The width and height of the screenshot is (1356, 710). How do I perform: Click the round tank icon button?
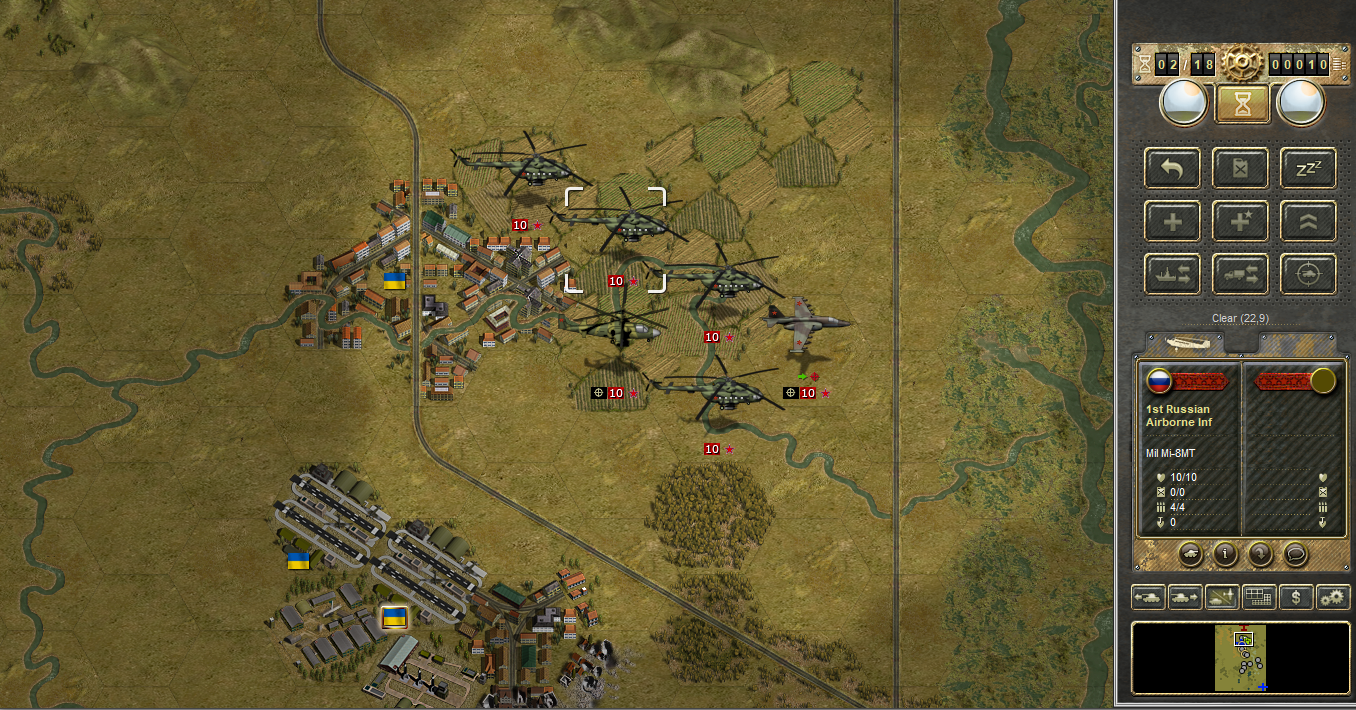tap(1191, 552)
